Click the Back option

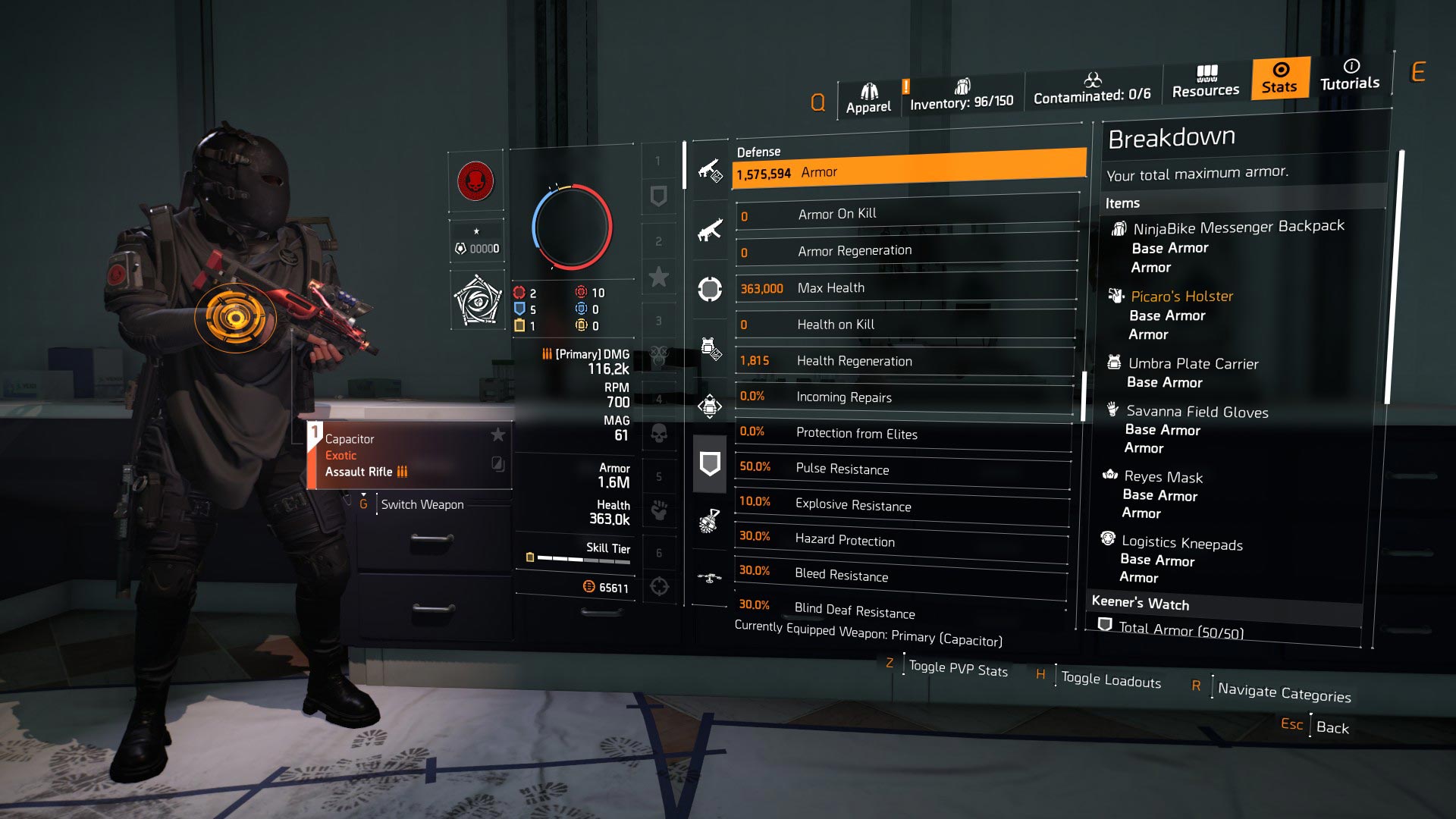tap(1332, 727)
